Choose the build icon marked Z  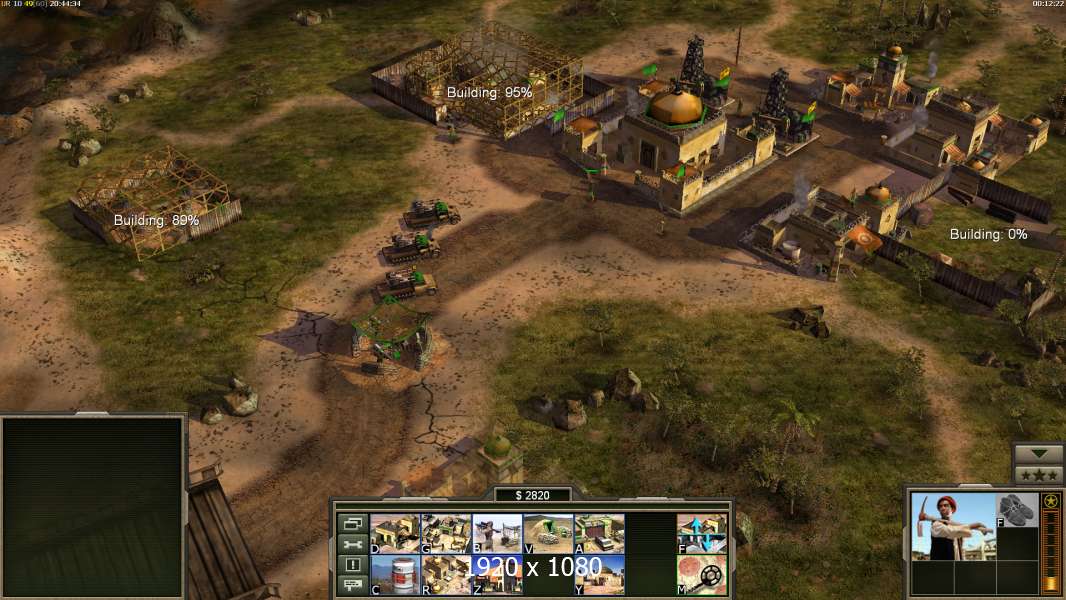coord(497,575)
